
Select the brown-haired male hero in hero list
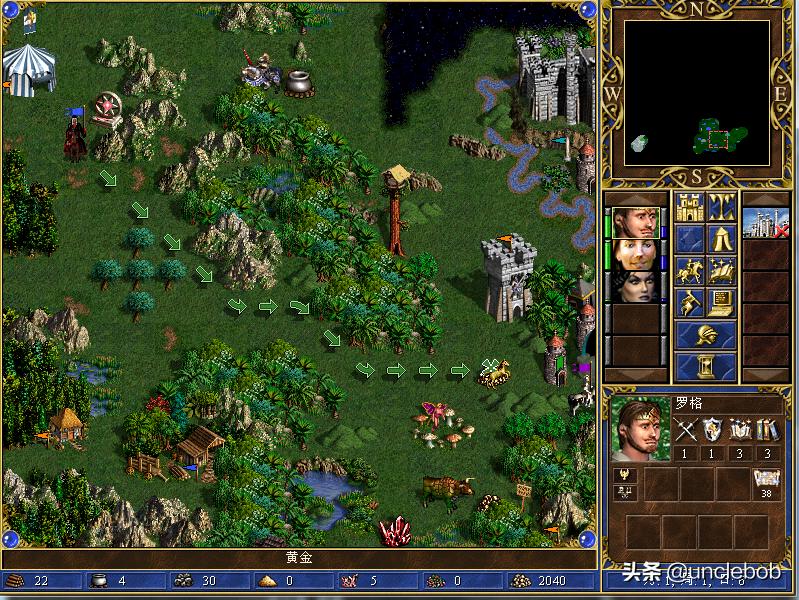coord(635,222)
